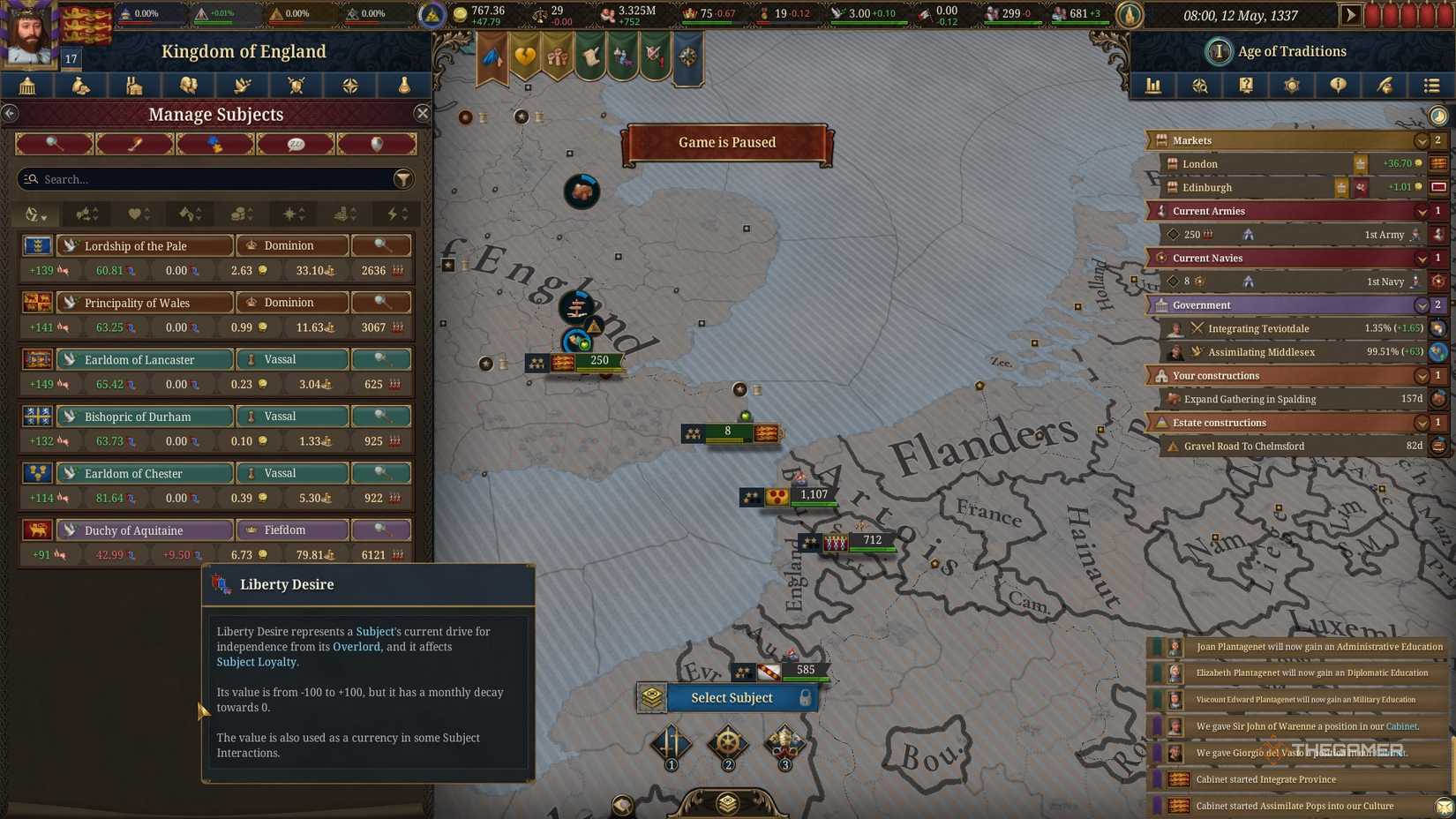Click the Ledger statistics icon on the right bar
Screen dimensions: 1456x819
(1153, 86)
